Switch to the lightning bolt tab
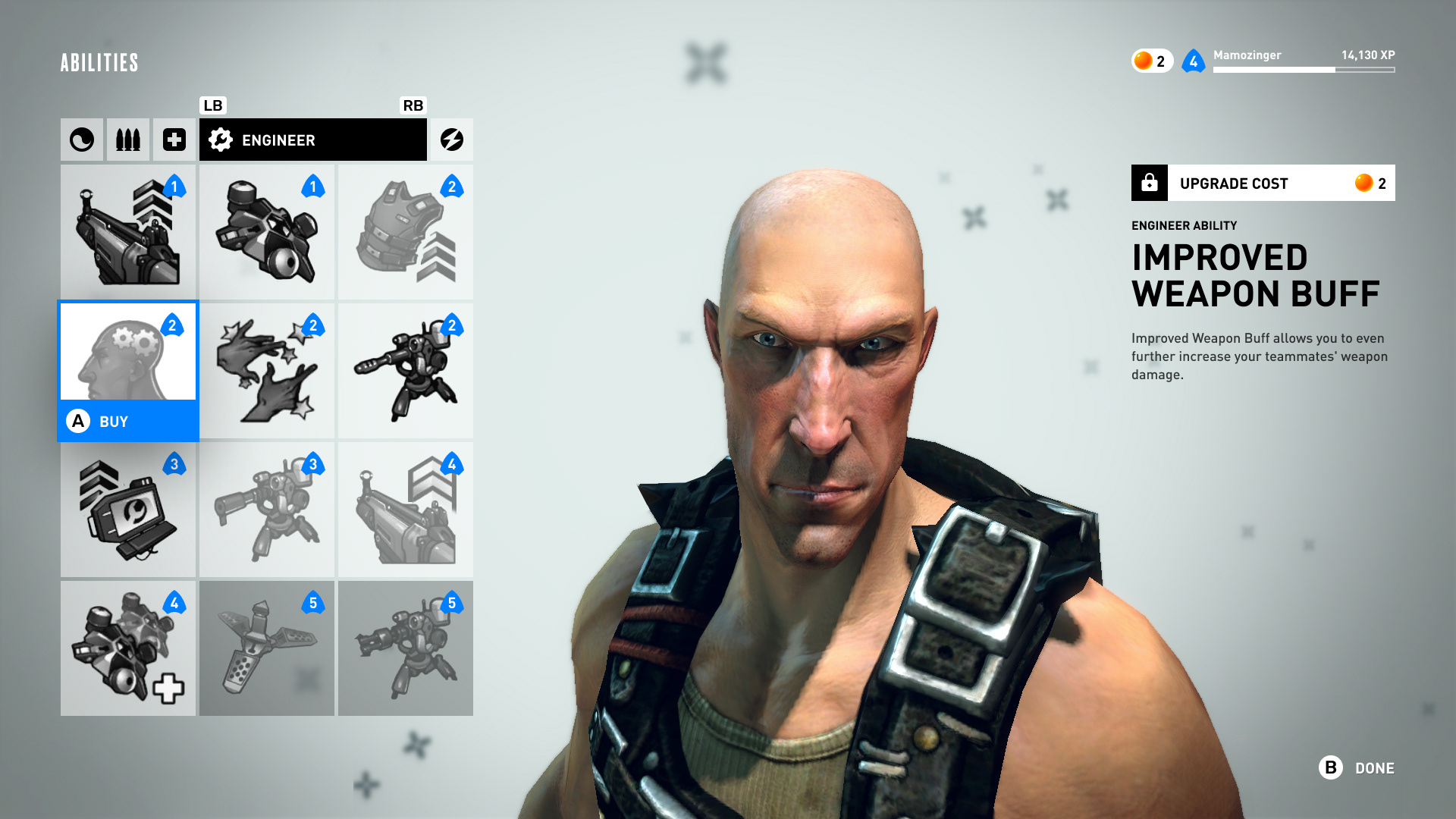The height and width of the screenshot is (819, 1456). click(x=451, y=140)
